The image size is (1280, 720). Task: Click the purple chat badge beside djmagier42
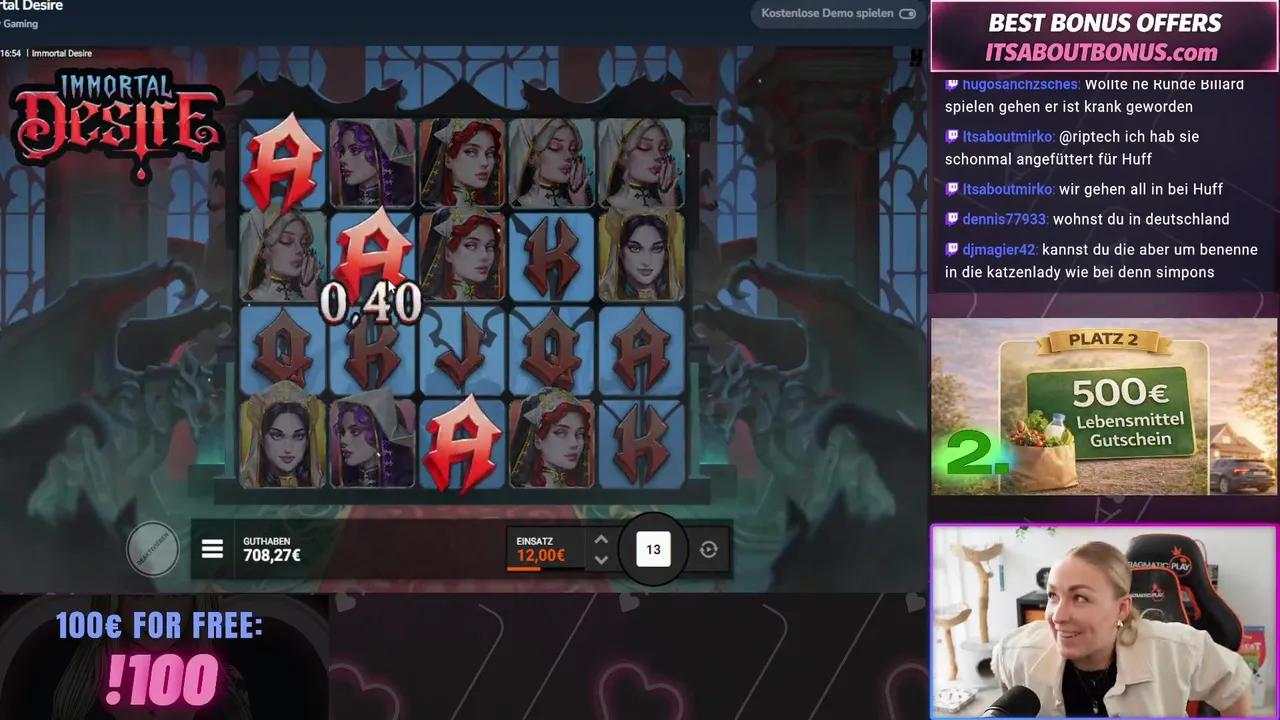coord(950,250)
